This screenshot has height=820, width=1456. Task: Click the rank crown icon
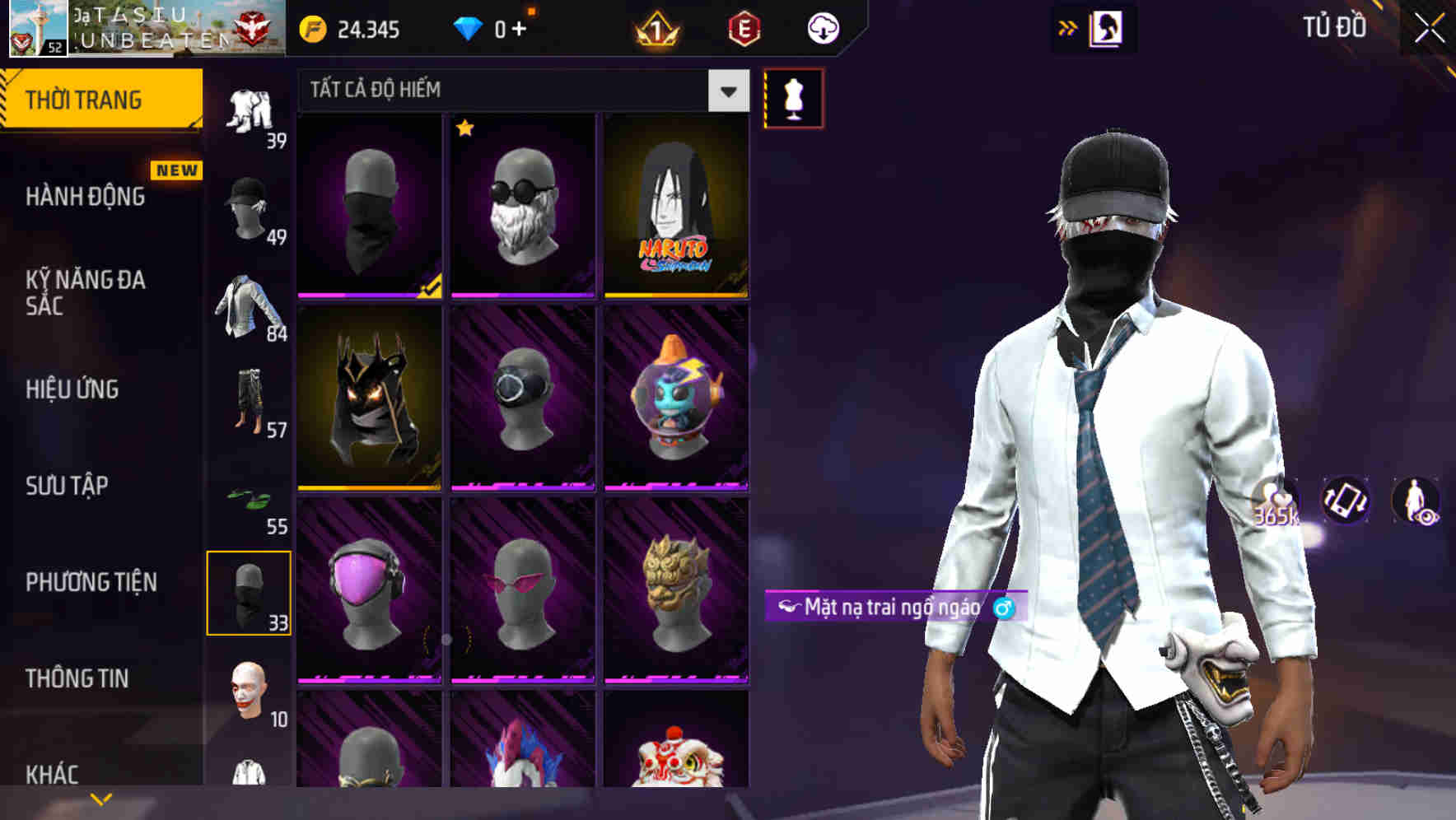pyautogui.click(x=656, y=30)
